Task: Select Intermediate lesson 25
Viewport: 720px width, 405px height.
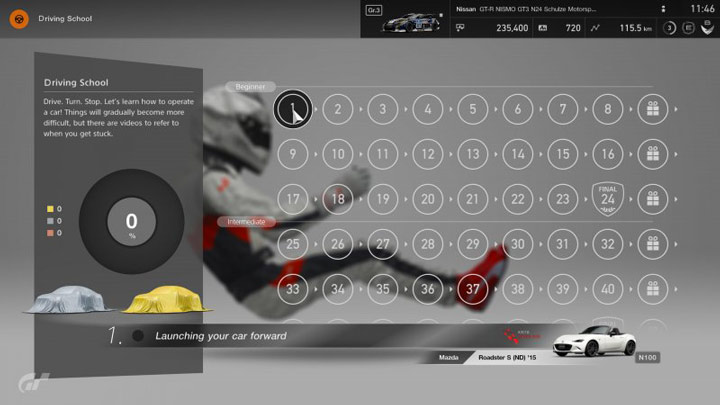Action: click(x=293, y=244)
